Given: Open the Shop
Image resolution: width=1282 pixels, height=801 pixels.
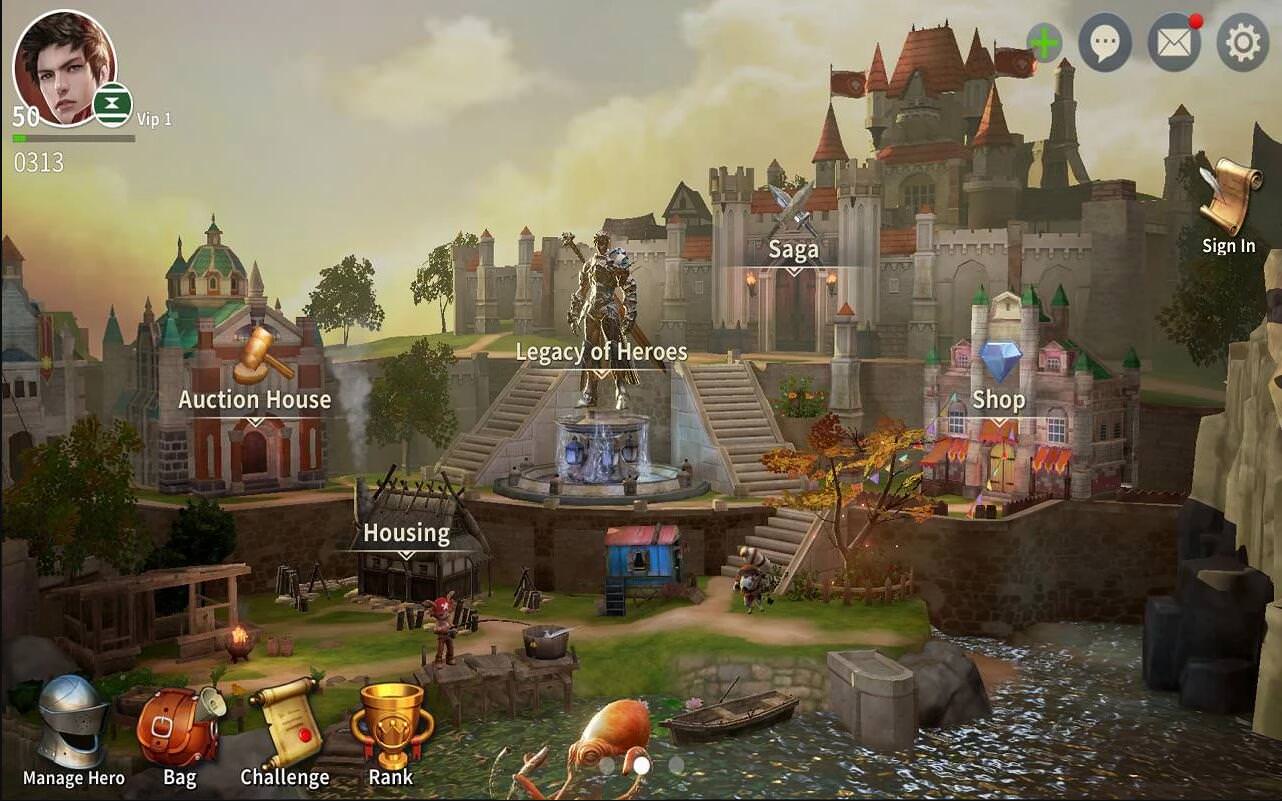Looking at the screenshot, I should pos(999,380).
